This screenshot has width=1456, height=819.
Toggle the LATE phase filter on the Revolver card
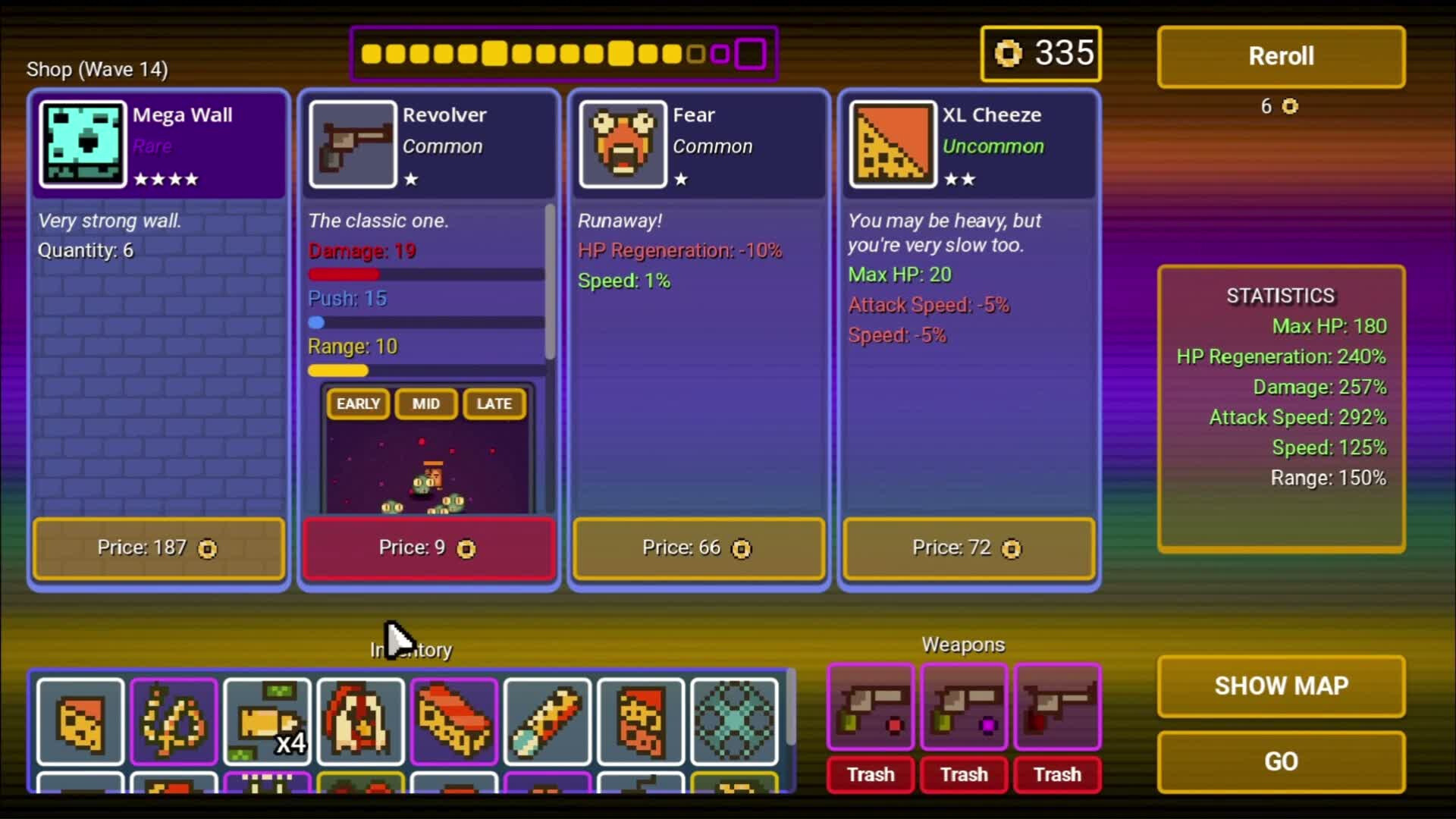493,404
